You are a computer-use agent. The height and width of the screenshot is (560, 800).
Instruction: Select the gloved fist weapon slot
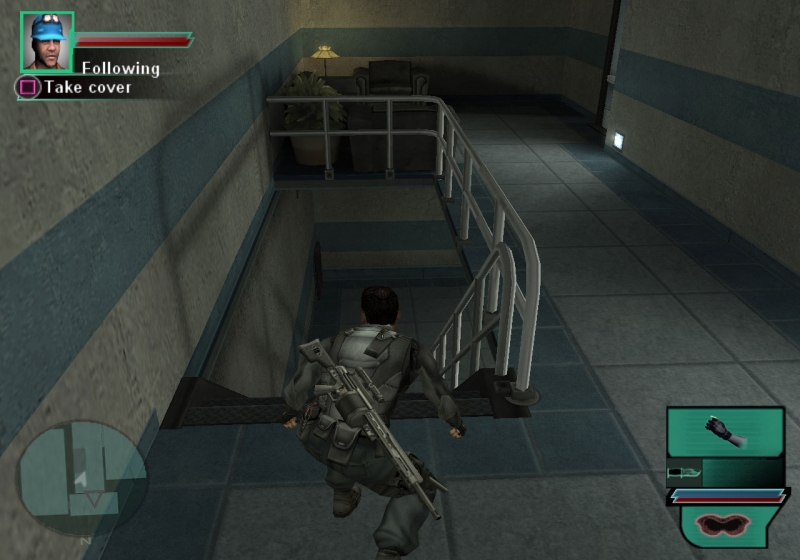pos(723,432)
